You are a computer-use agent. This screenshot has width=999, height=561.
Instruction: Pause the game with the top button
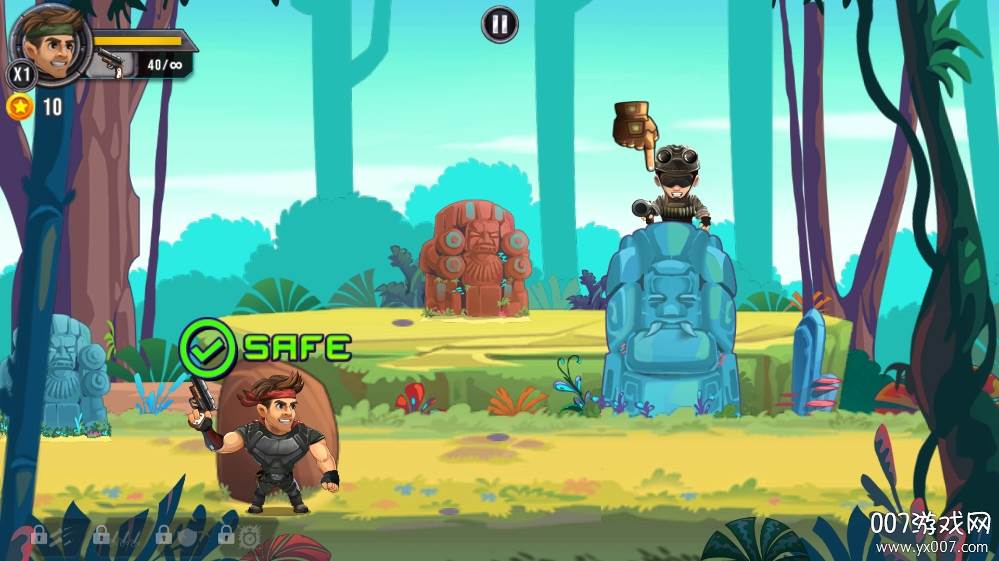(500, 24)
